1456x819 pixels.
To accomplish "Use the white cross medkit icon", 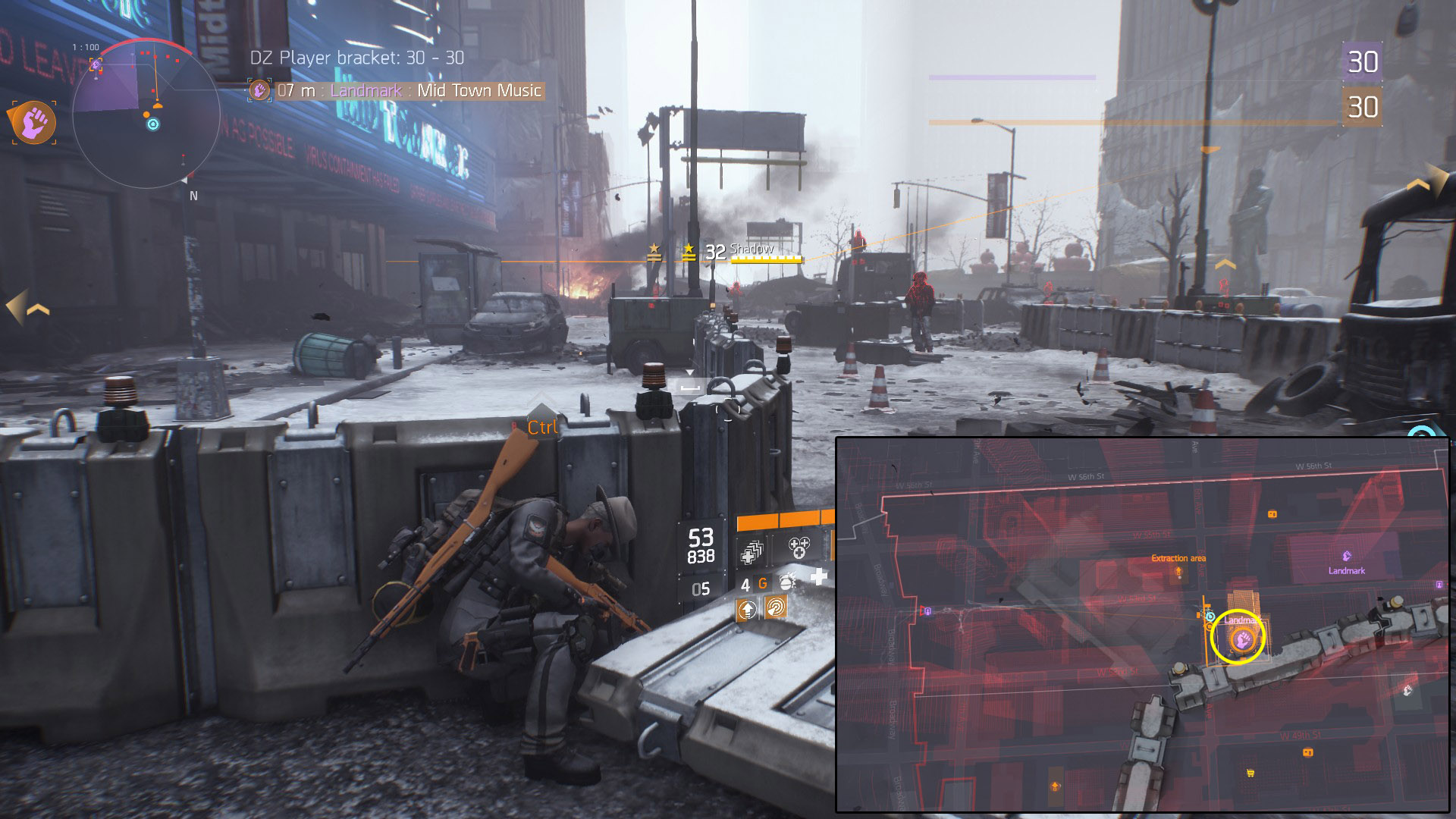I will point(819,579).
